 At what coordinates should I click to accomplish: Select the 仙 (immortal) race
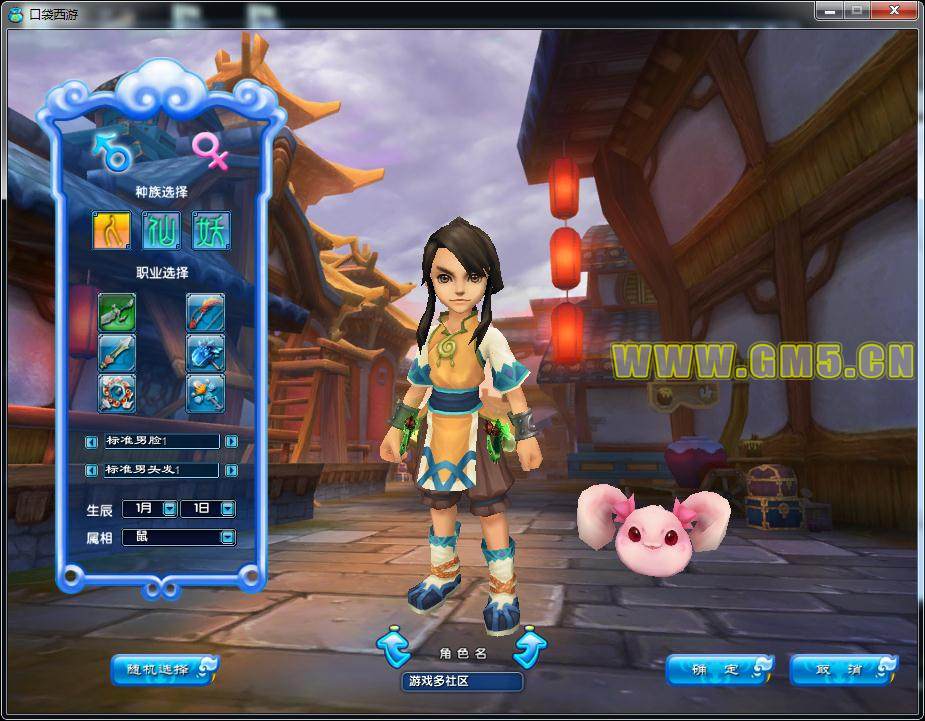[161, 231]
